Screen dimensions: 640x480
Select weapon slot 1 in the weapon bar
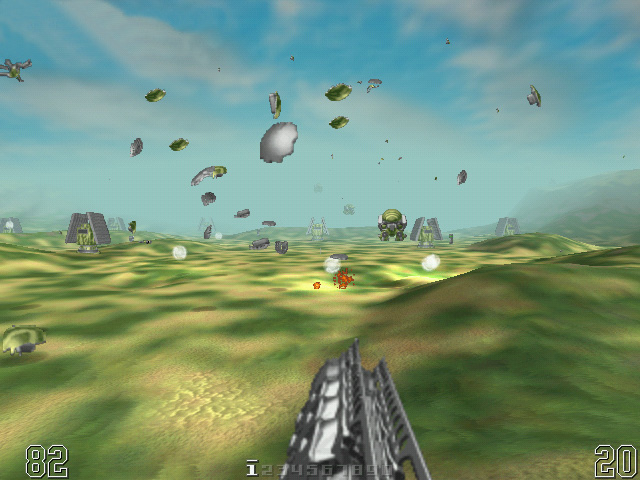pyautogui.click(x=253, y=468)
